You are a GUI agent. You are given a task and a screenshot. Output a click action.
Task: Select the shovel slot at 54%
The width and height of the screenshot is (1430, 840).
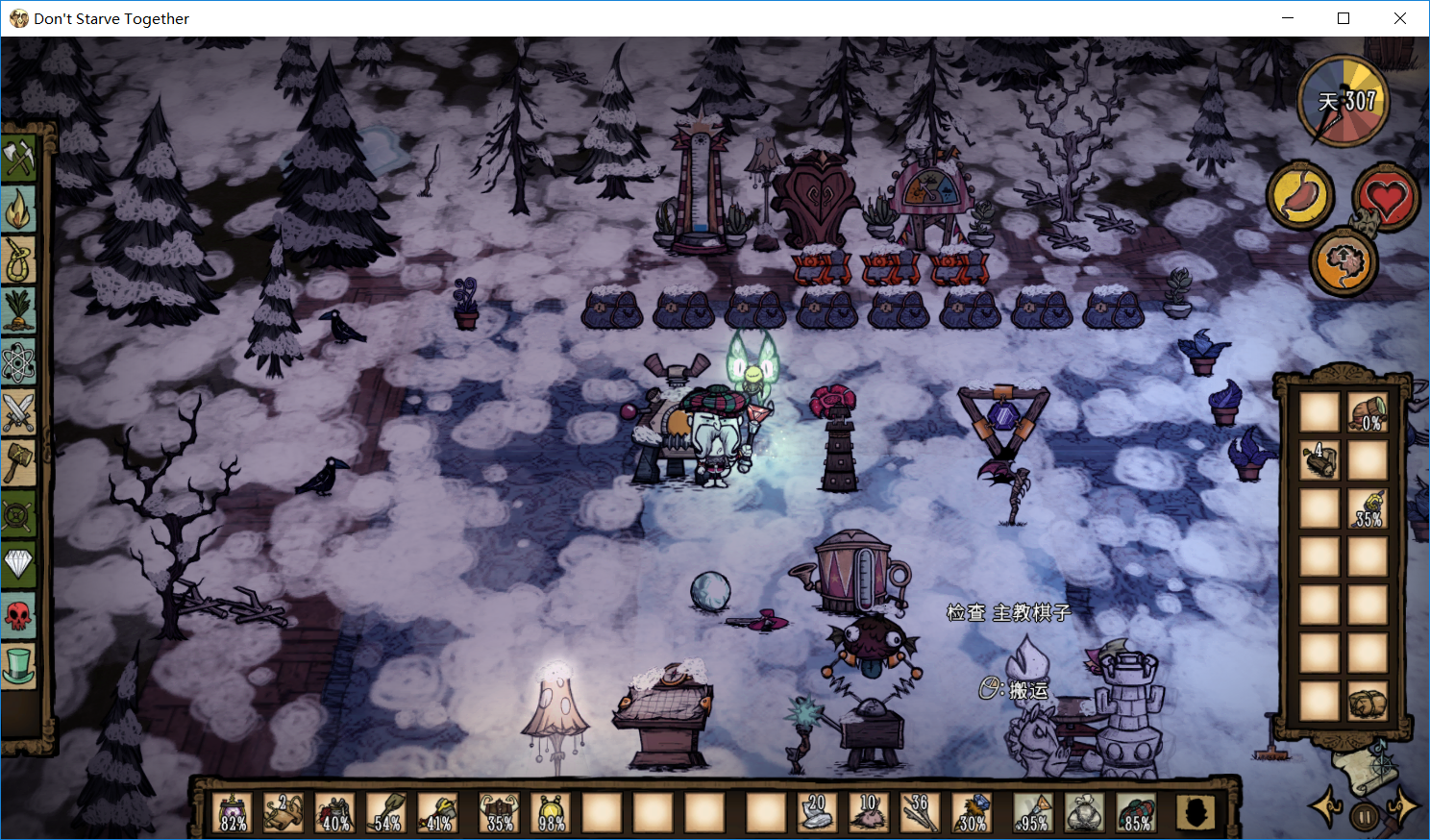[x=387, y=813]
